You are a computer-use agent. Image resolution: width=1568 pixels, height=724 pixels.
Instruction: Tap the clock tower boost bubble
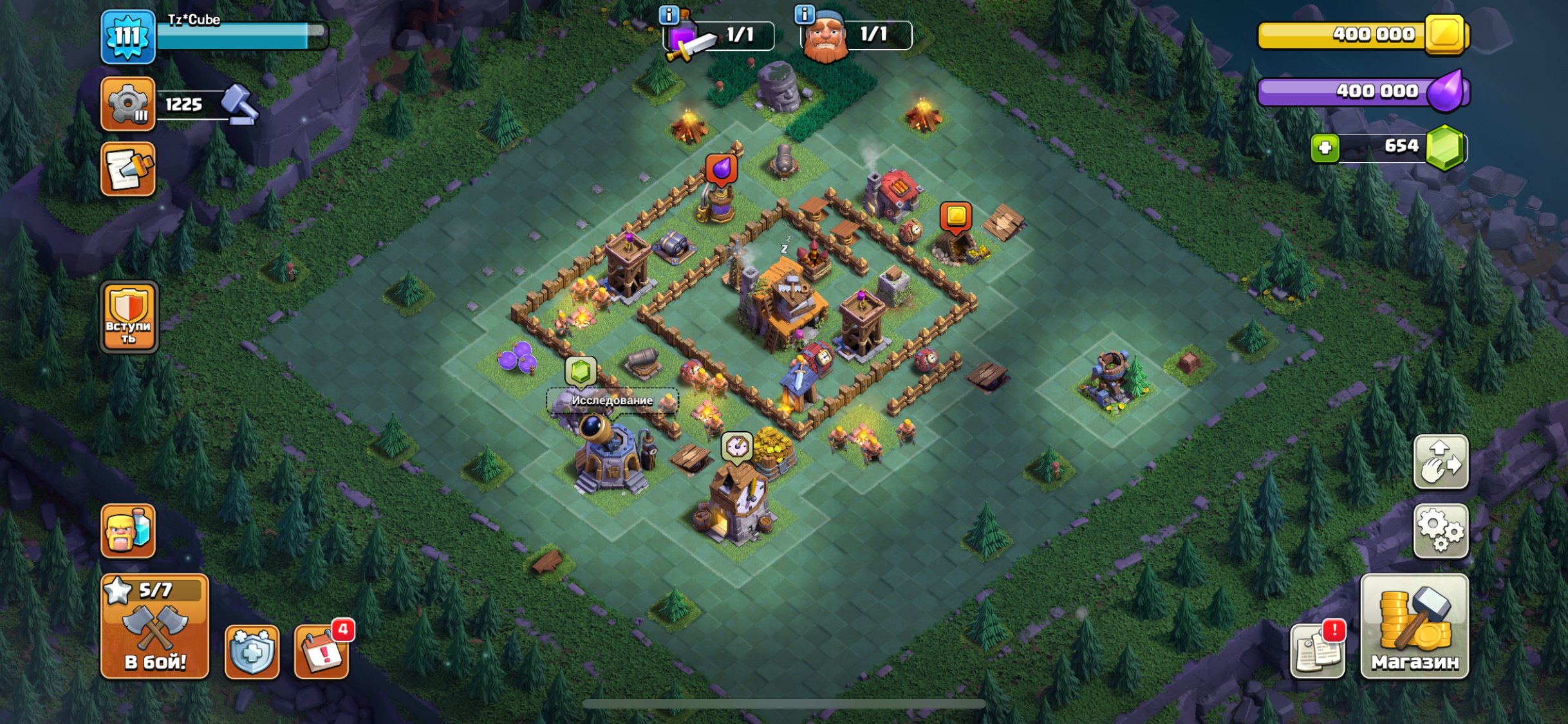pos(737,446)
